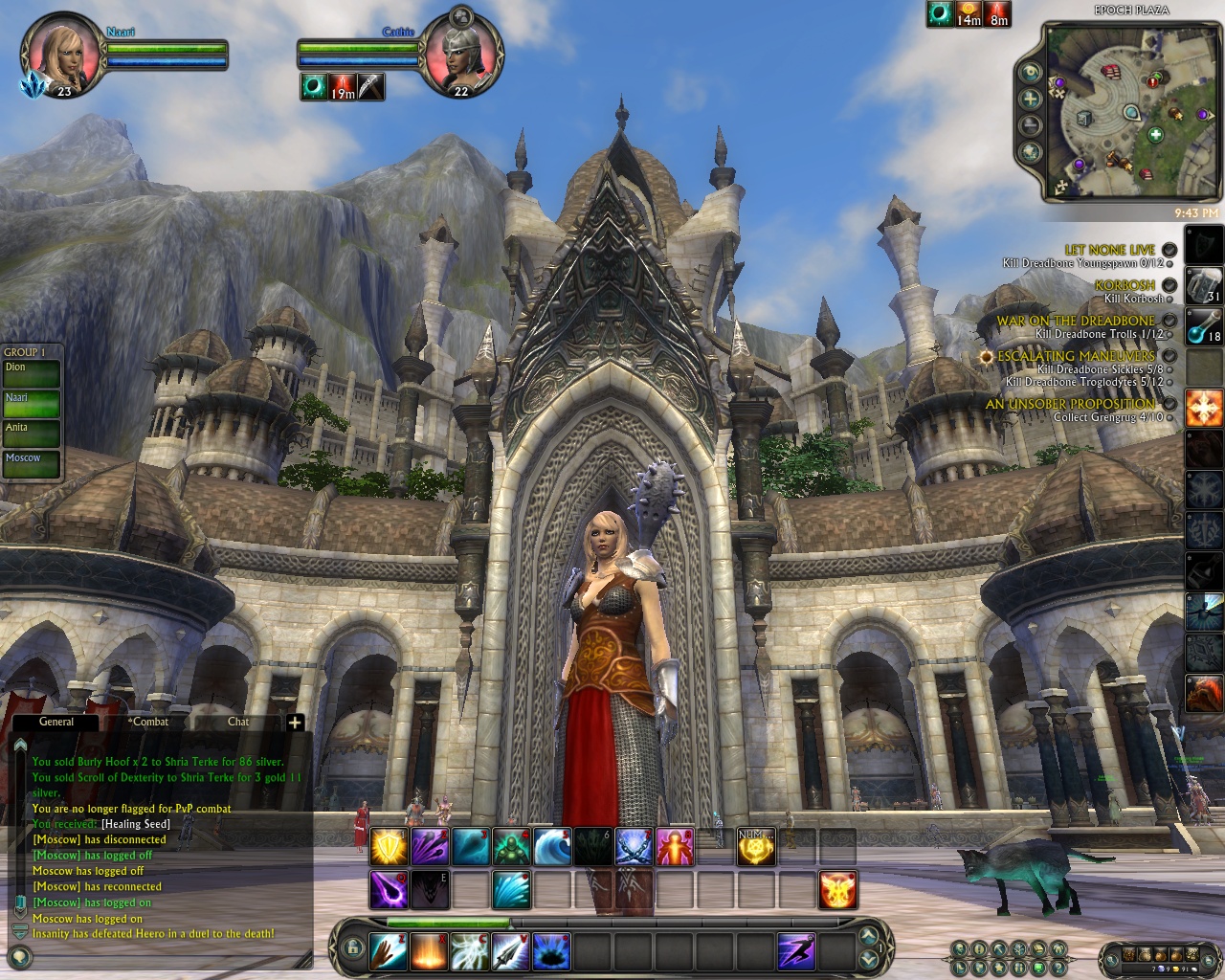Use the crossed chains ability

pos(634,847)
